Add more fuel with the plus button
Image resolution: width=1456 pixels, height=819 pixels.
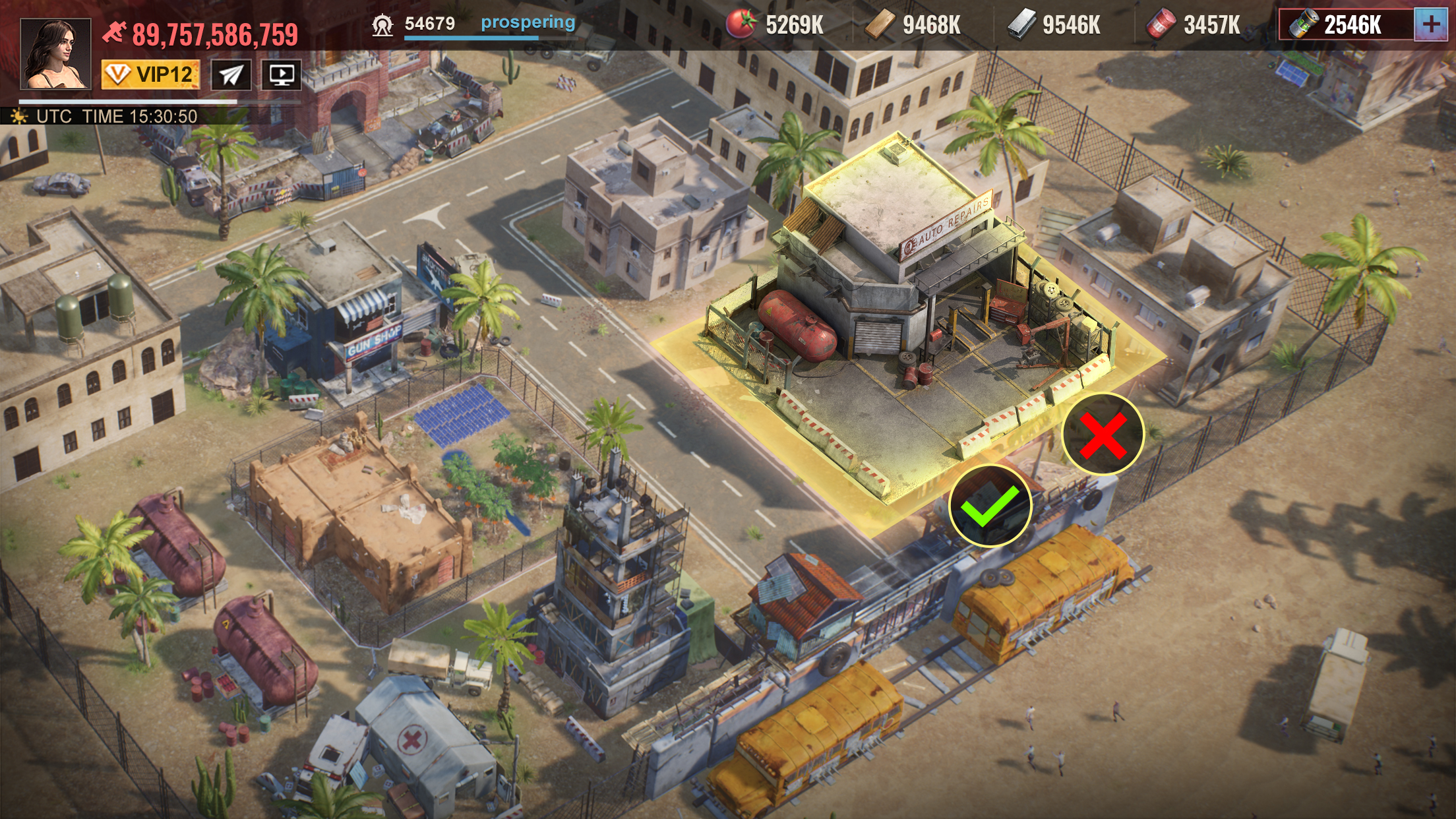click(x=1431, y=25)
